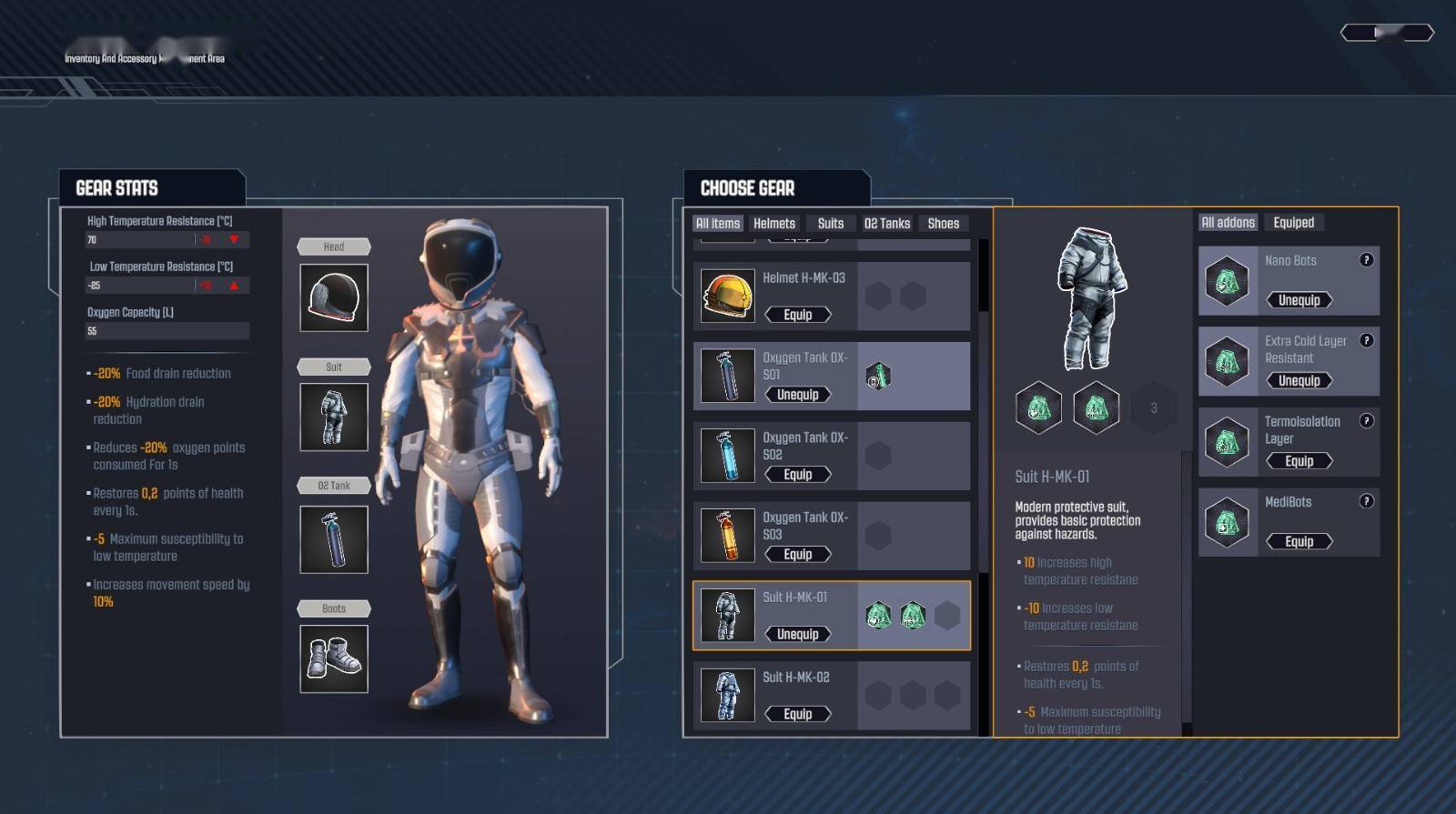Select the equipped Boots slot
1456x814 pixels.
pyautogui.click(x=334, y=658)
